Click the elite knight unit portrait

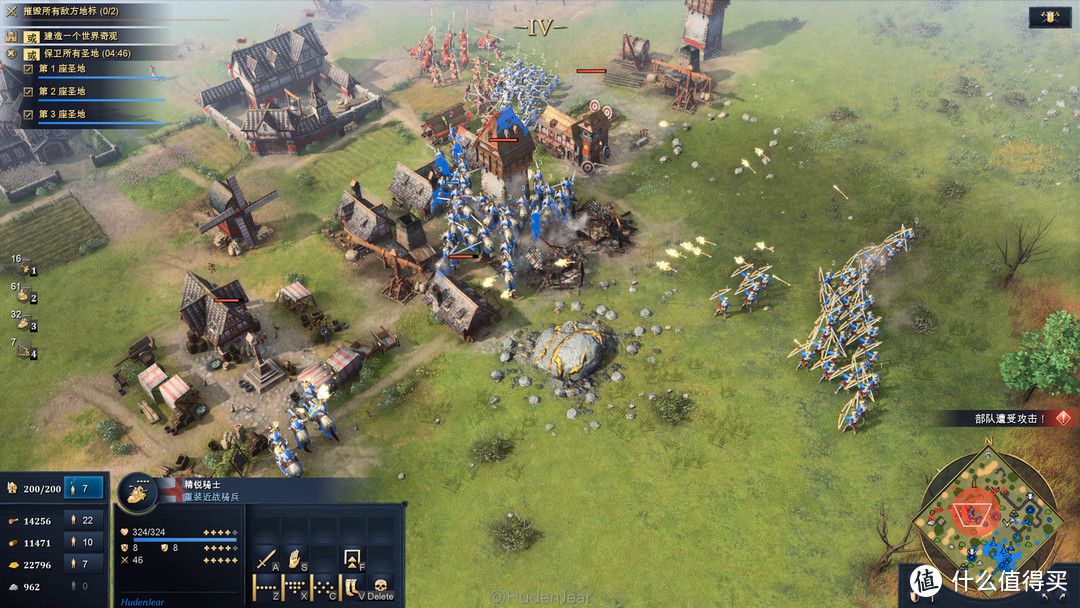point(139,491)
